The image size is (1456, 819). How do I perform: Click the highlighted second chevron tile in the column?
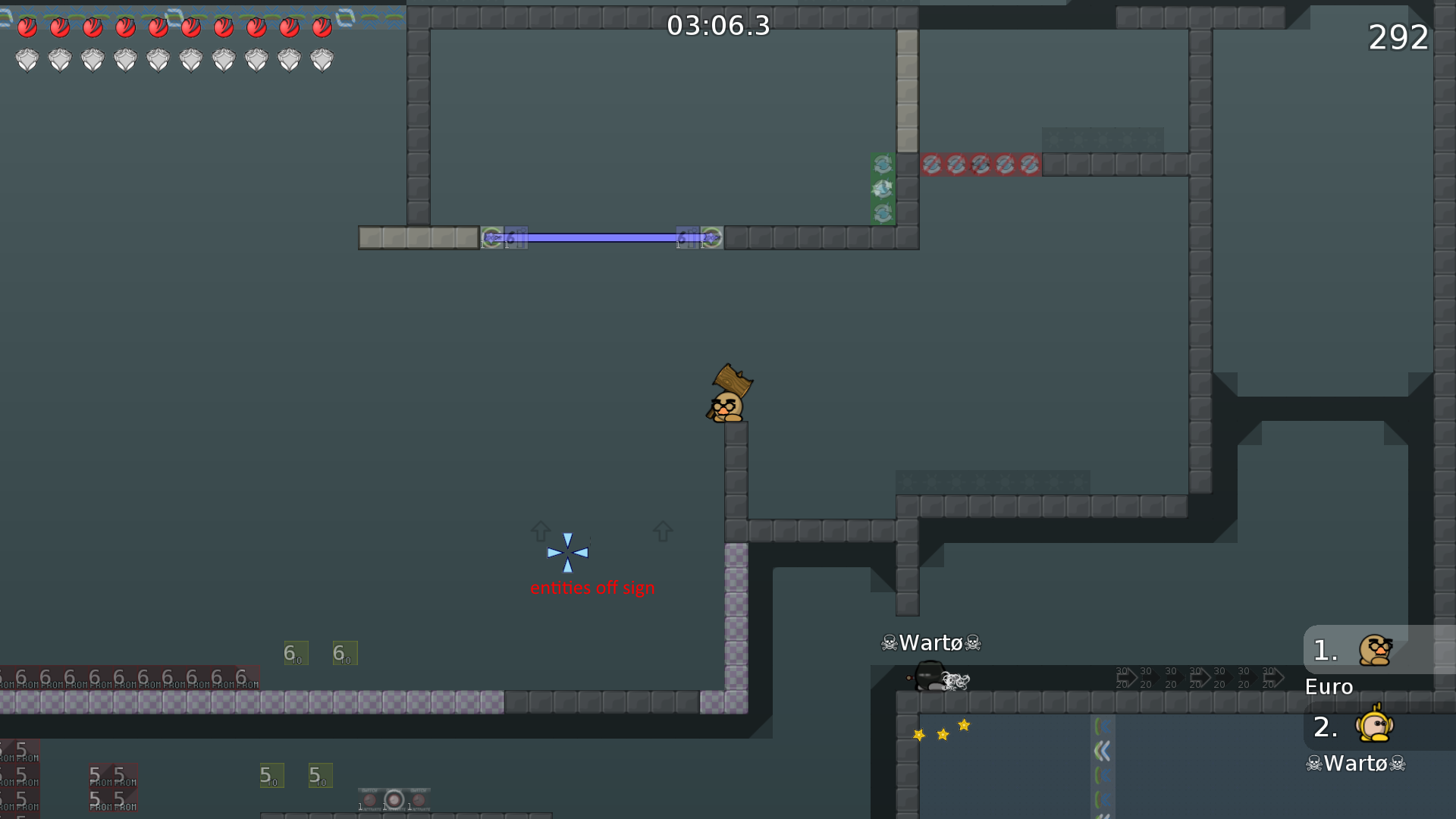1103,748
